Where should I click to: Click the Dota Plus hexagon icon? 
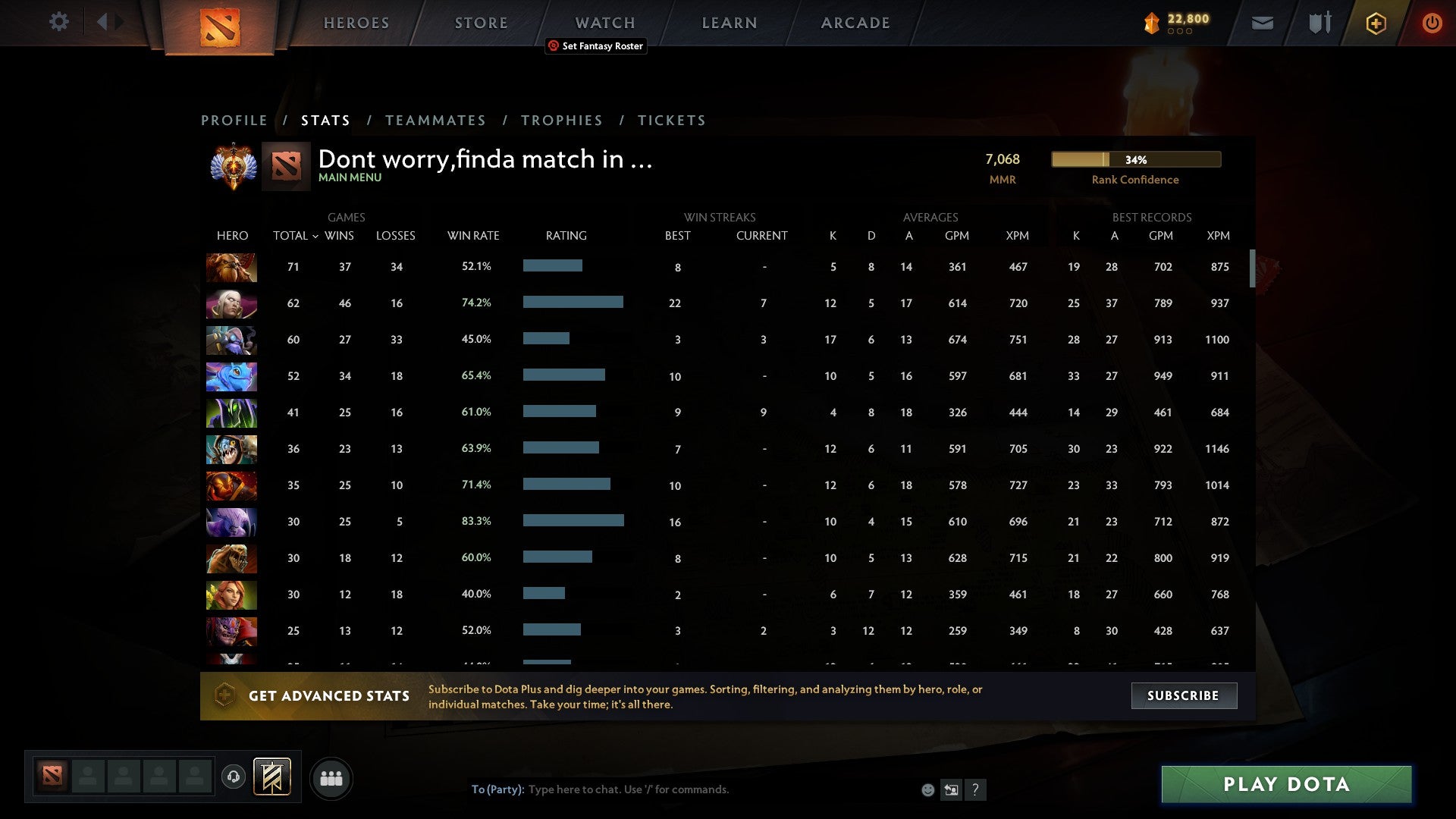pos(1376,23)
